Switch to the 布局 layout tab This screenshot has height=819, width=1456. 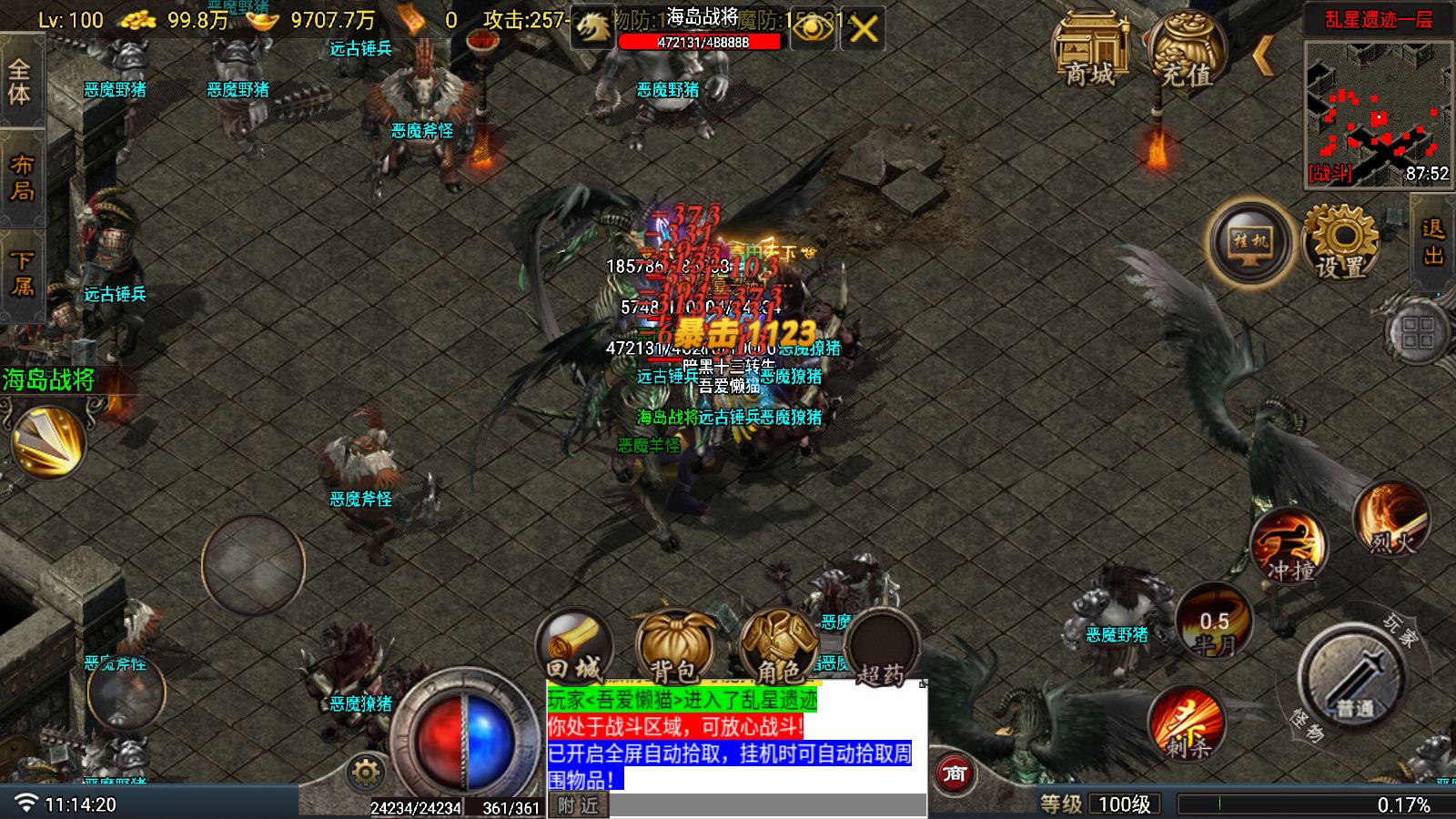click(x=21, y=177)
